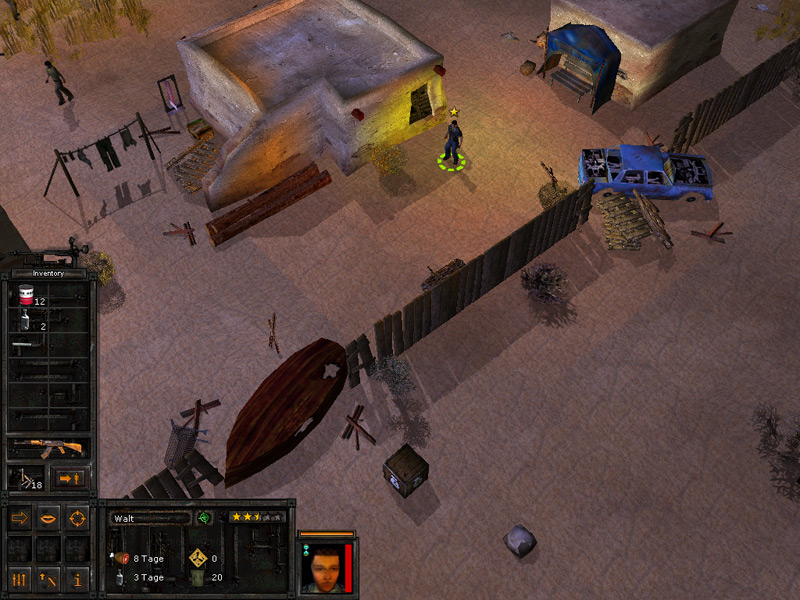Activate the crosshair attack command
800x600 pixels.
(x=77, y=518)
